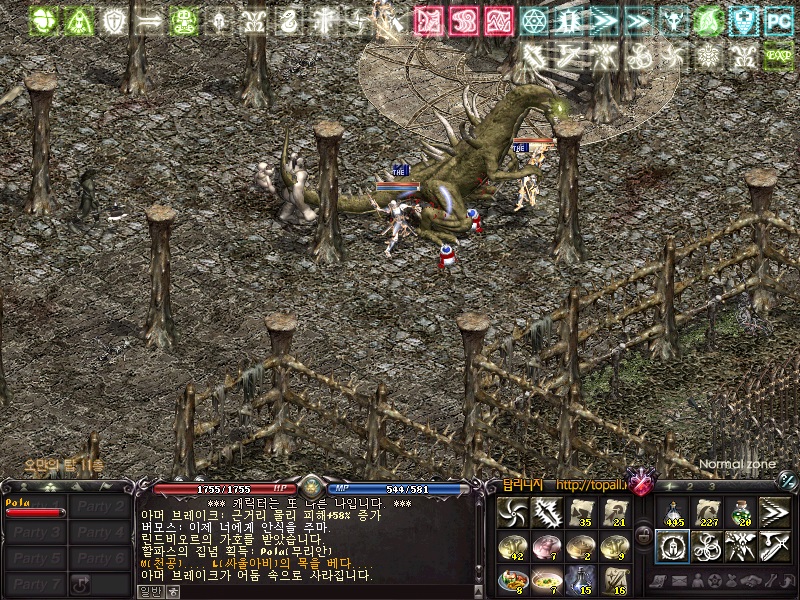Screen dimensions: 800x600
Task: Switch to hotbar page 3
Action: [x=712, y=487]
